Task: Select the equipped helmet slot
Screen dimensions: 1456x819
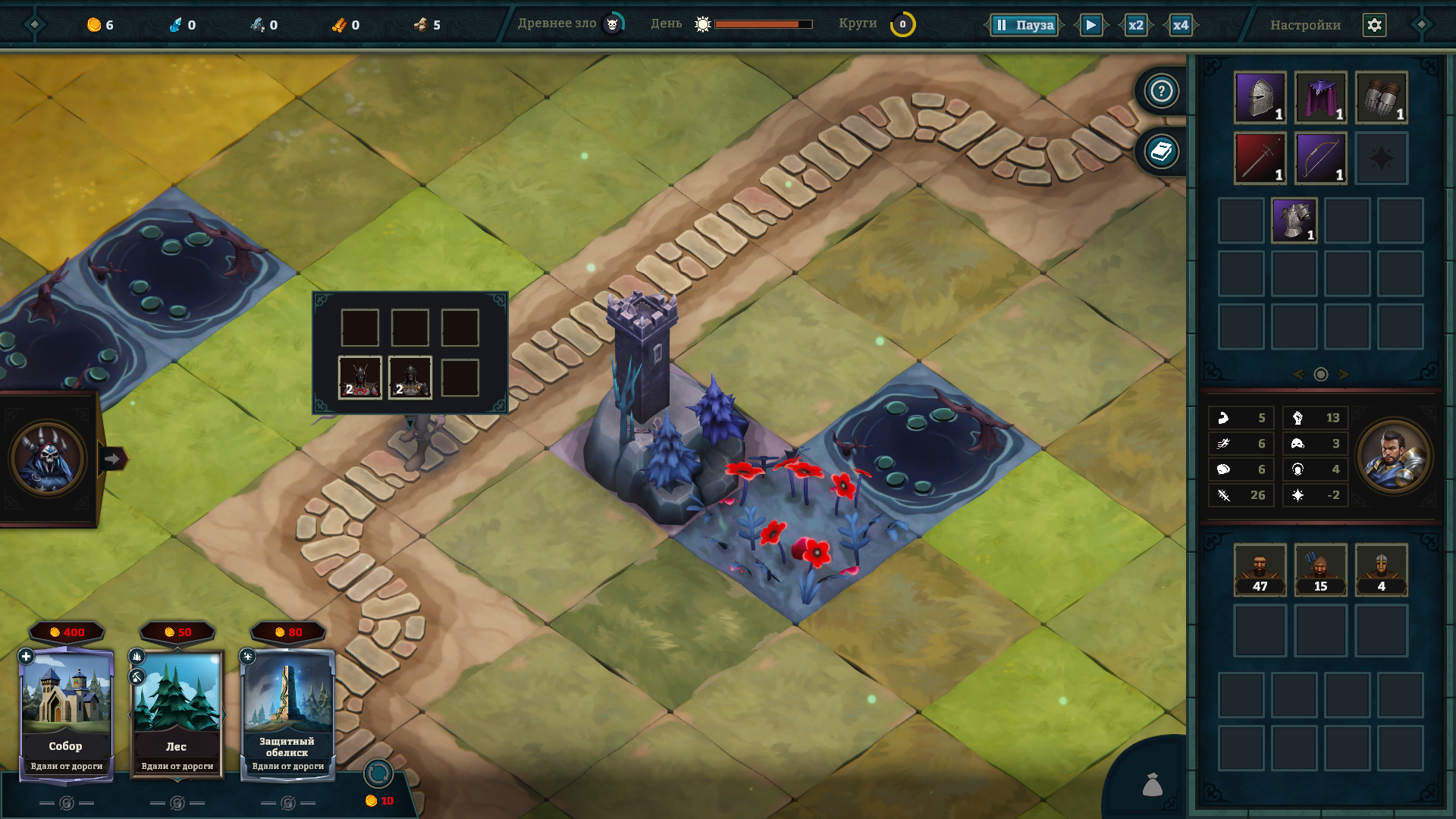Action: 1260,97
